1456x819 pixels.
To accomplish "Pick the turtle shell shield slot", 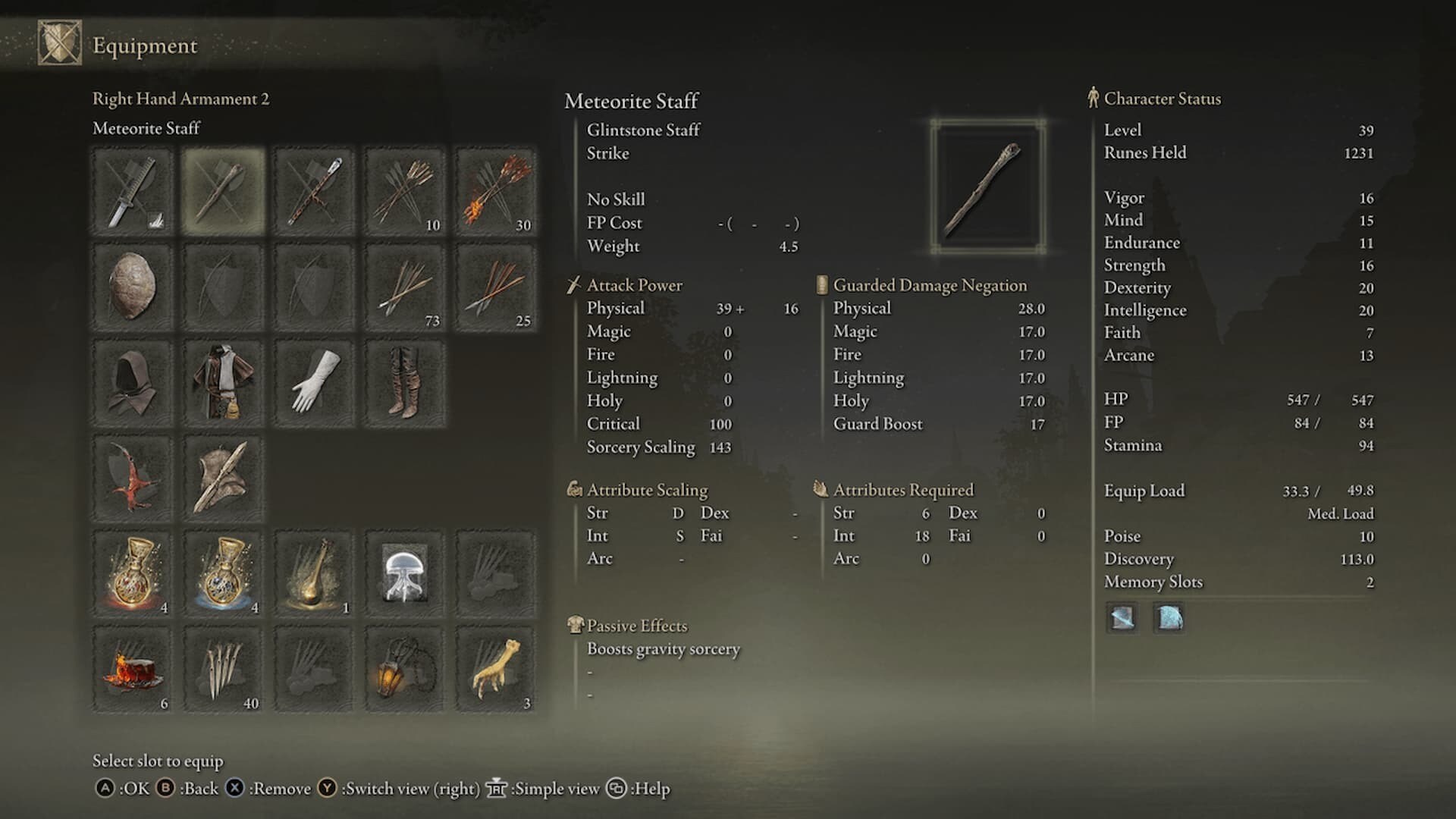I will click(x=133, y=287).
